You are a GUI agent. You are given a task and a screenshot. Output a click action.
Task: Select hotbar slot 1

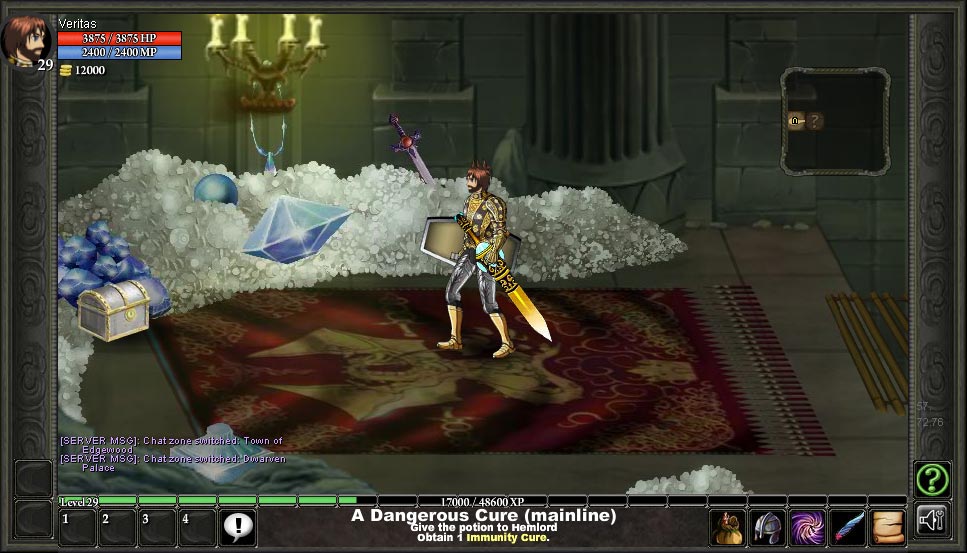point(77,527)
